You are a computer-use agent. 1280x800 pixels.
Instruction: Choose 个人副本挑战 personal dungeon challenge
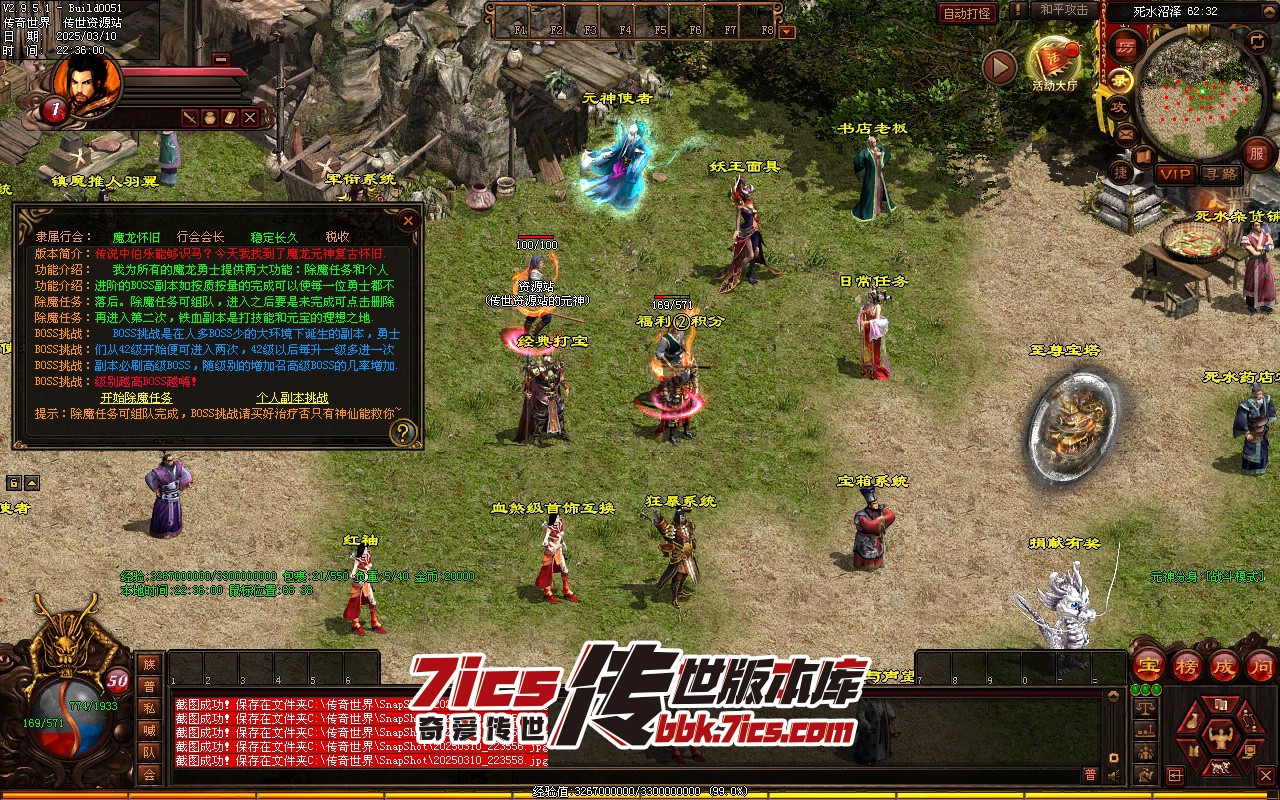292,398
